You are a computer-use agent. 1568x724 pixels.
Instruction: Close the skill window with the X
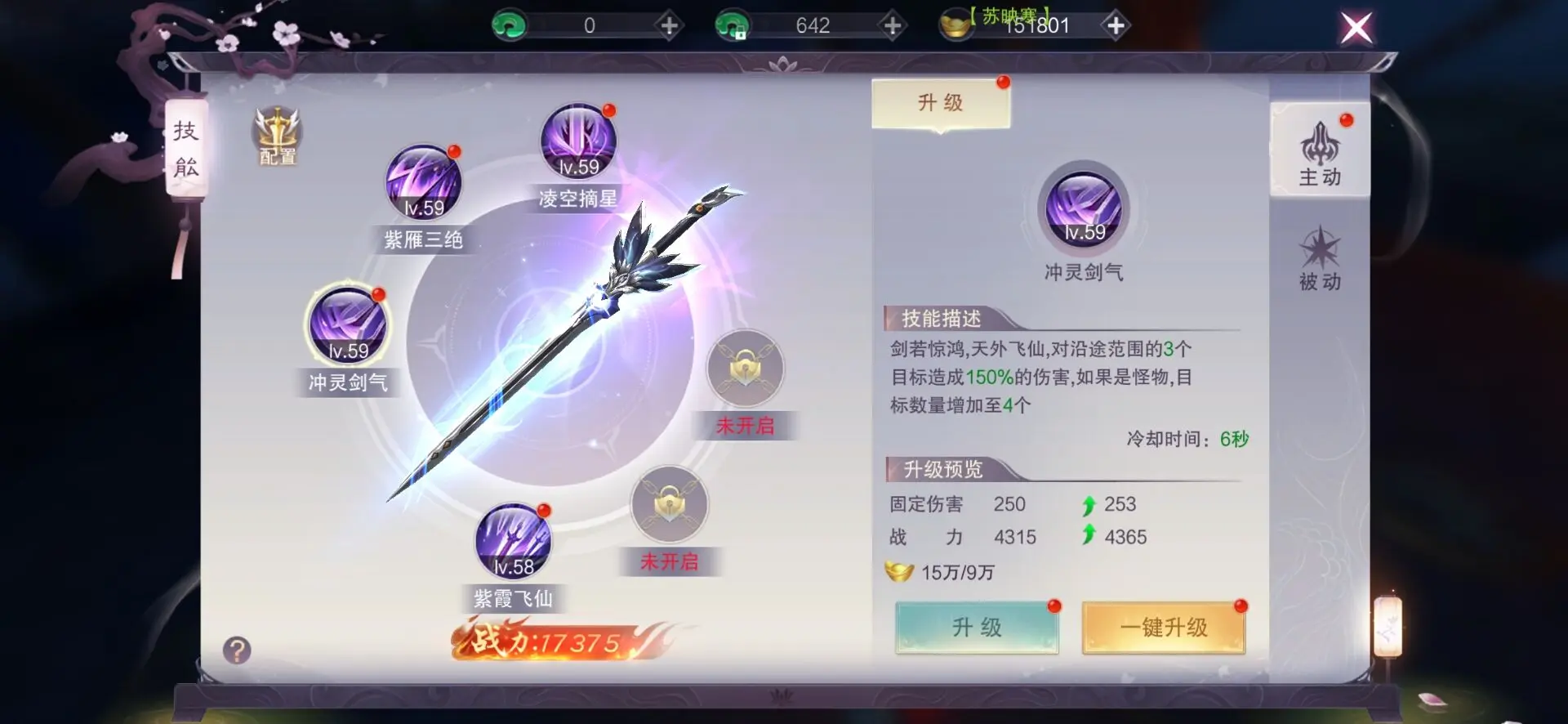[x=1356, y=27]
